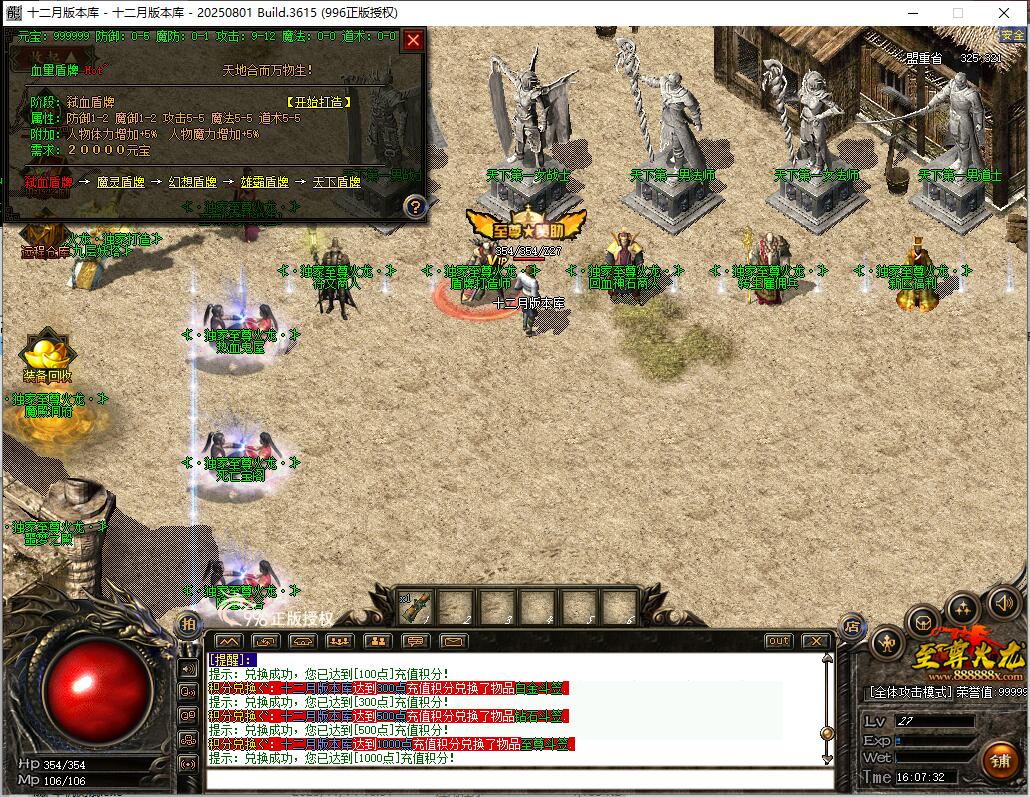Toggle the speaker sound icon
This screenshot has height=797, width=1030.
(1003, 602)
